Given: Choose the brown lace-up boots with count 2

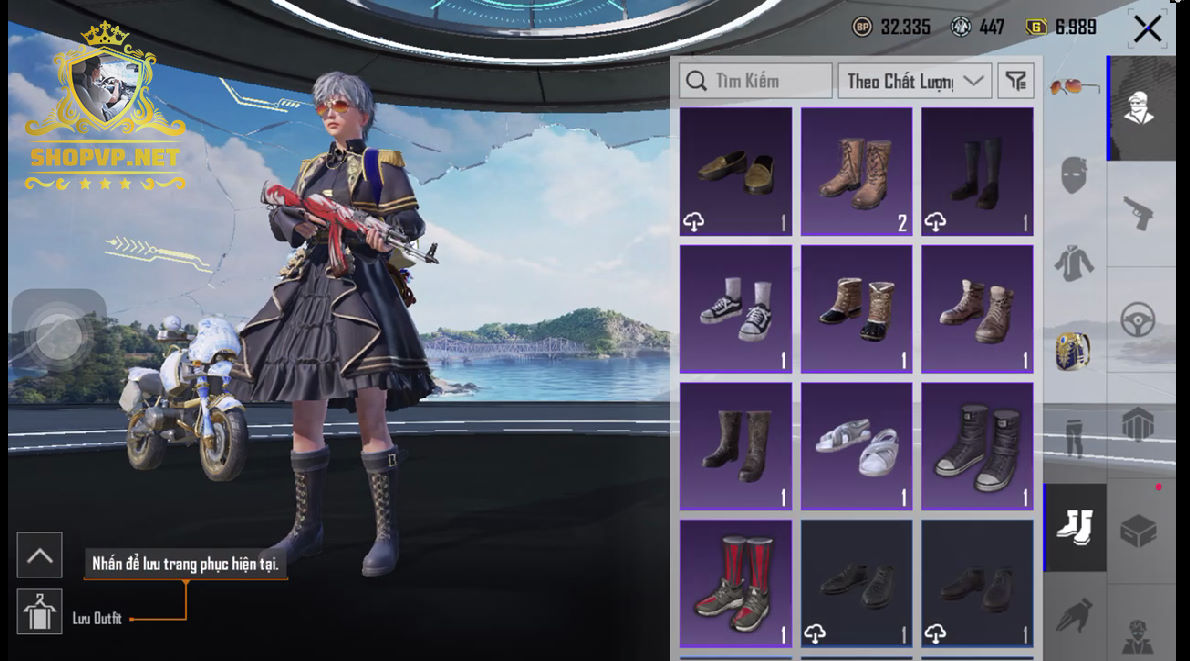Looking at the screenshot, I should [856, 171].
